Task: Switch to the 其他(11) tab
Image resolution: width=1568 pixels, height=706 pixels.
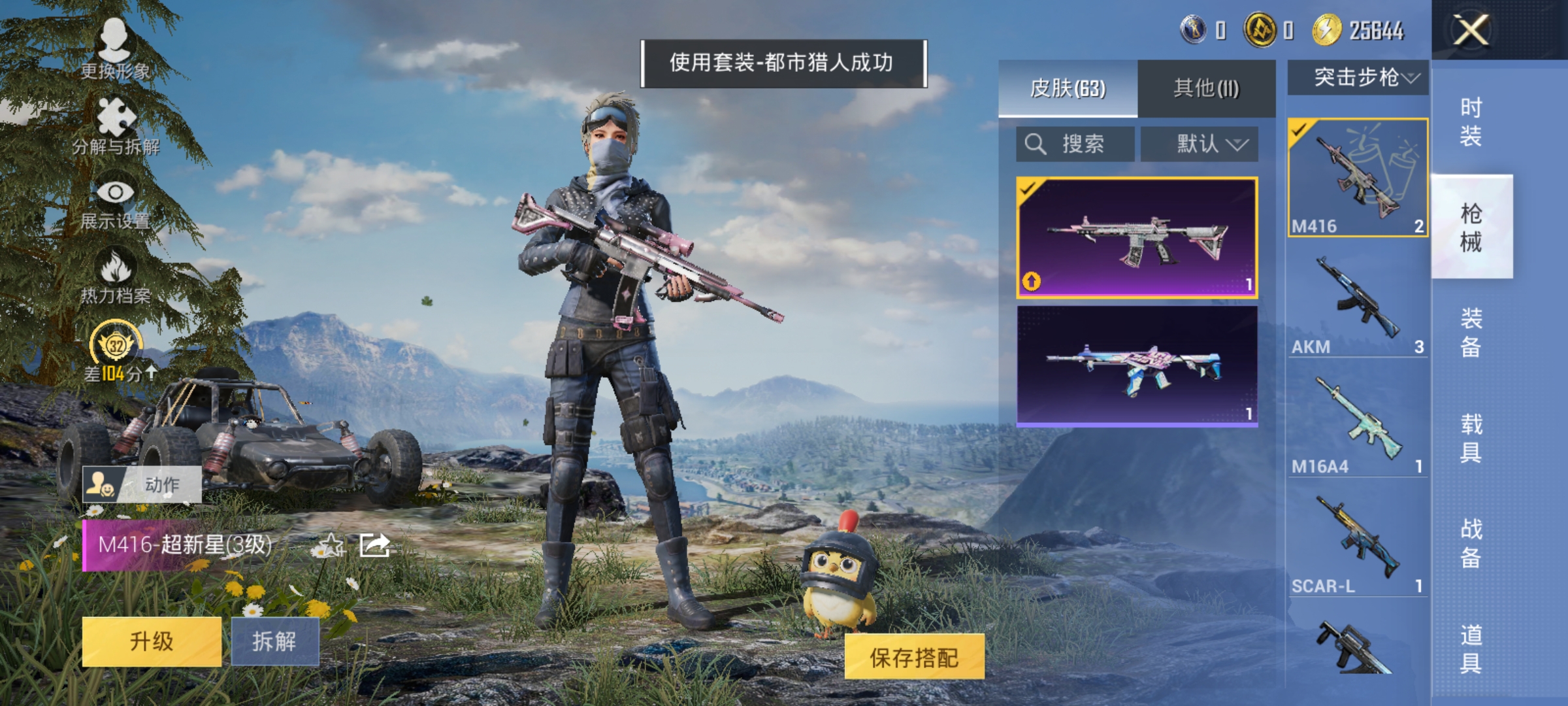Action: [1207, 89]
